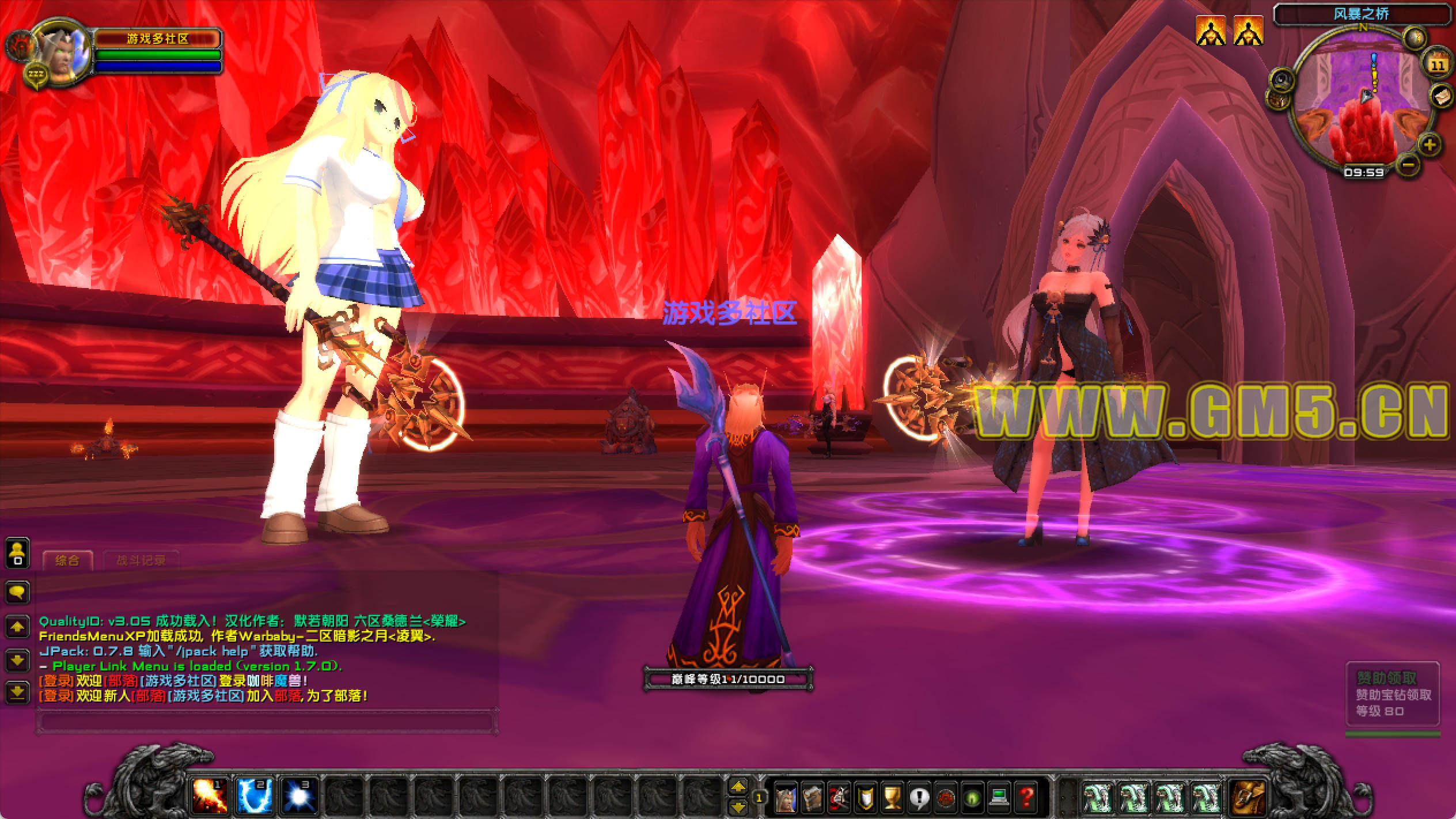Activate the blue Frost Armor spell
Image resolution: width=1456 pixels, height=819 pixels.
tap(253, 797)
